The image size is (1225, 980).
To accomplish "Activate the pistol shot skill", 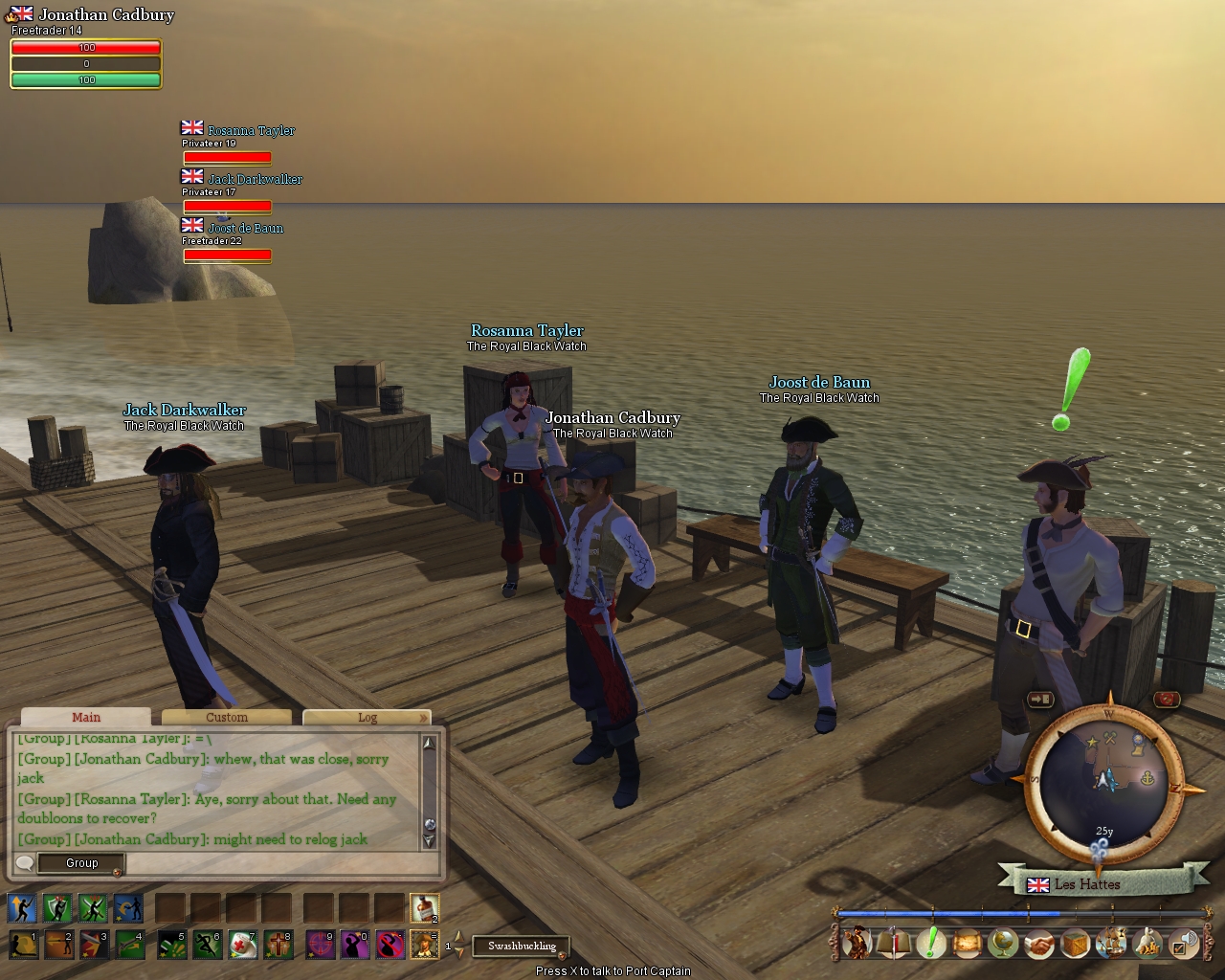I will pos(128,946).
